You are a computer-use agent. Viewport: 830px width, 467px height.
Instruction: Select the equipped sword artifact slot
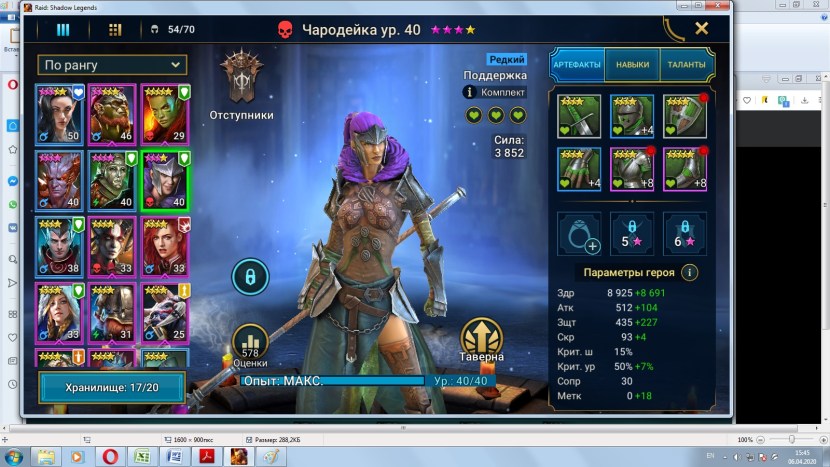click(x=579, y=116)
